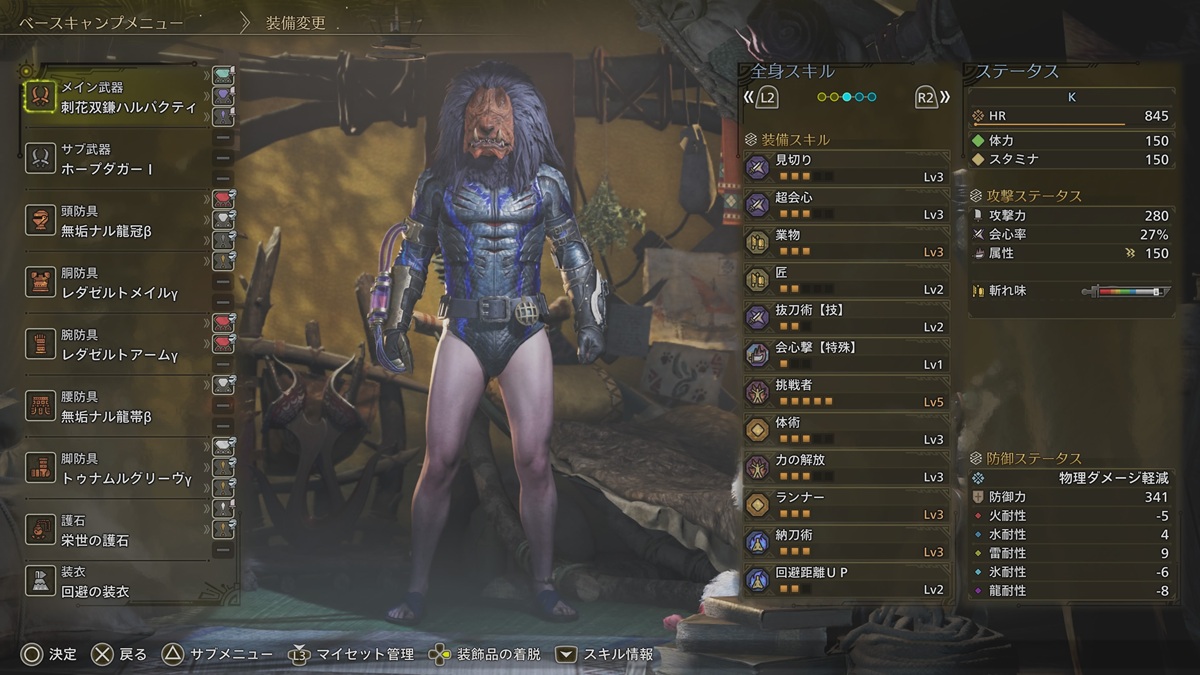Viewport: 1200px width, 675px height.
Task: Select the 体術 skill row
Action: 845,430
